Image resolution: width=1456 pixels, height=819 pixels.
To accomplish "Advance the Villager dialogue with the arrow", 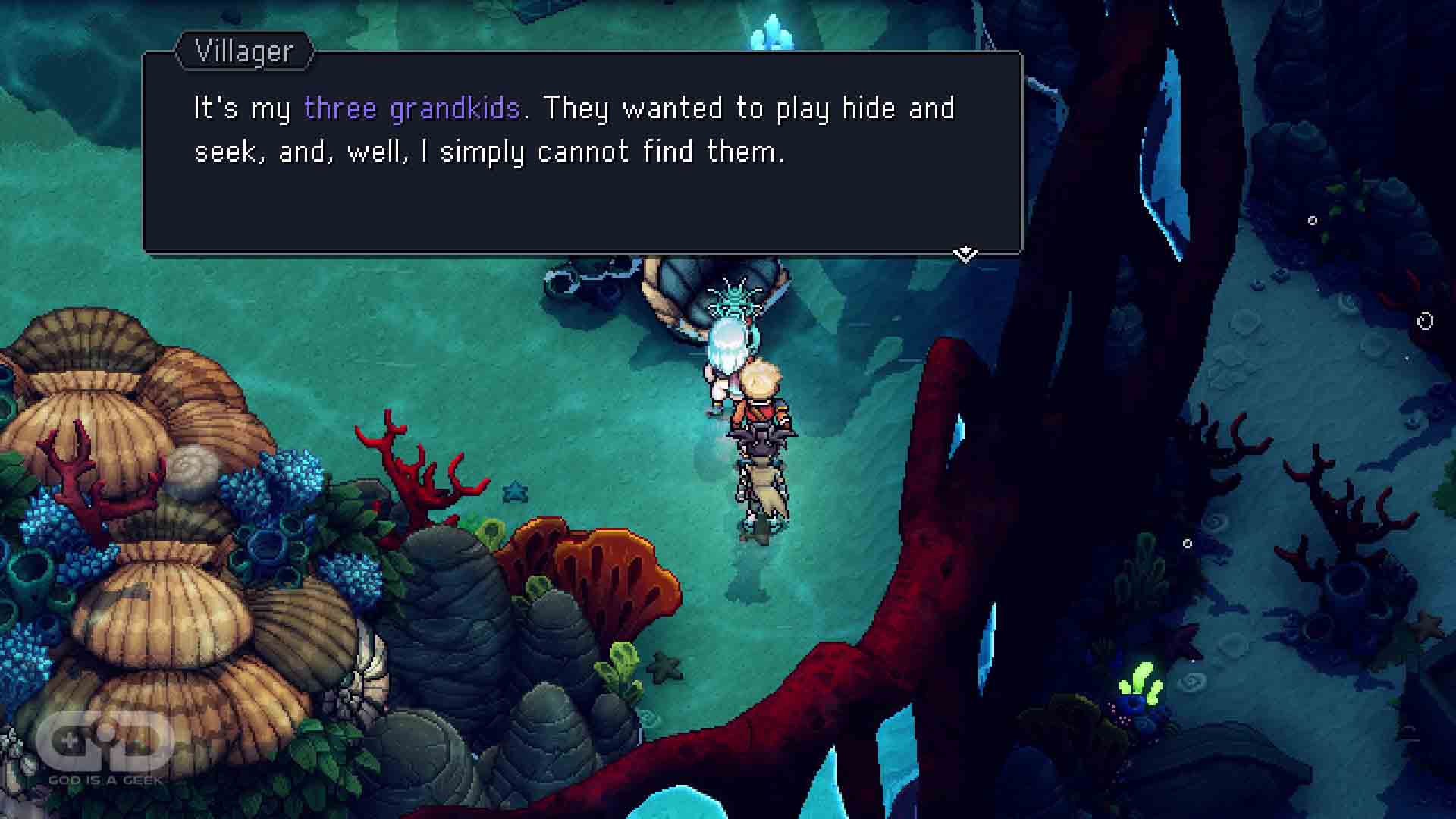I will [x=965, y=253].
